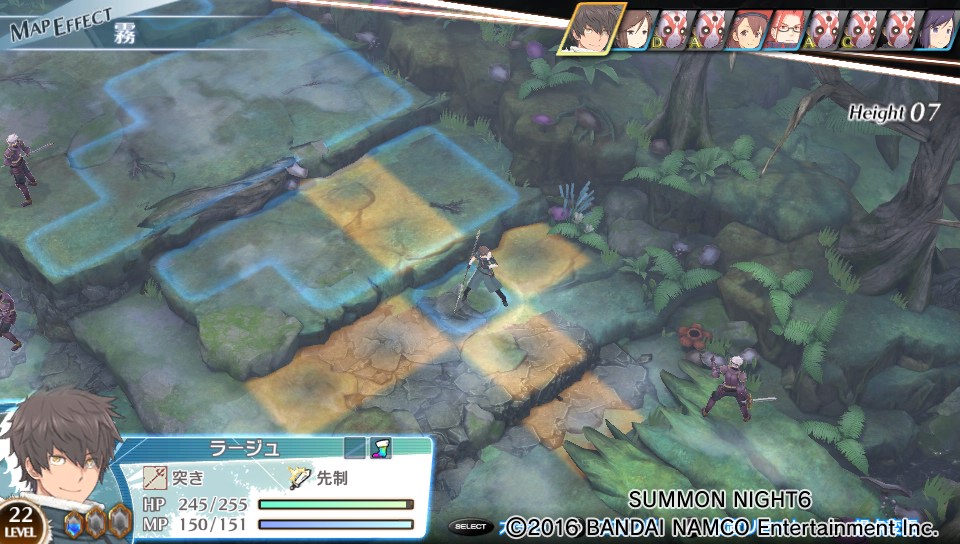
Task: Select the purple-haired character's turn portrait
Action: click(937, 32)
